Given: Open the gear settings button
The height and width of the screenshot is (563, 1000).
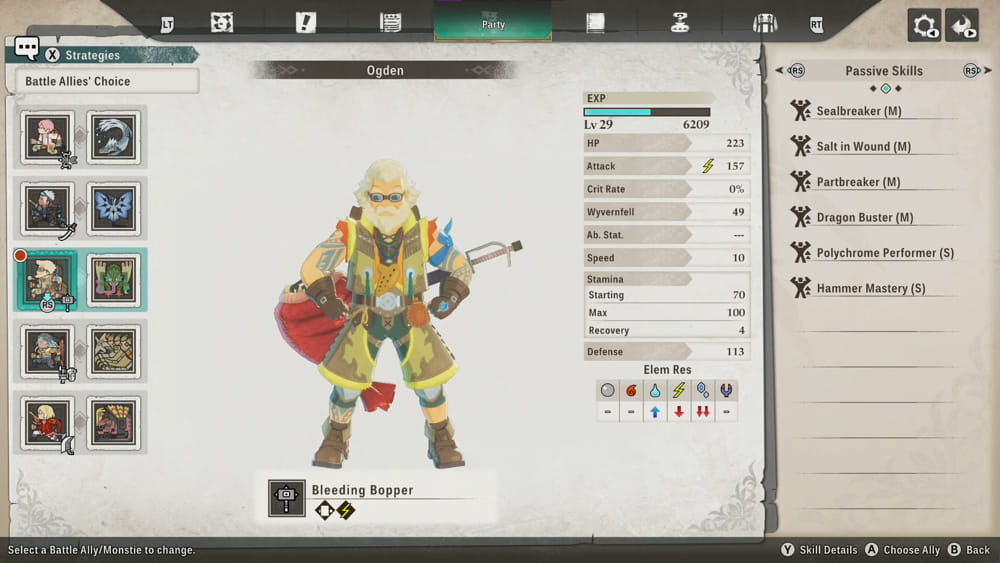Looking at the screenshot, I should click(x=924, y=25).
